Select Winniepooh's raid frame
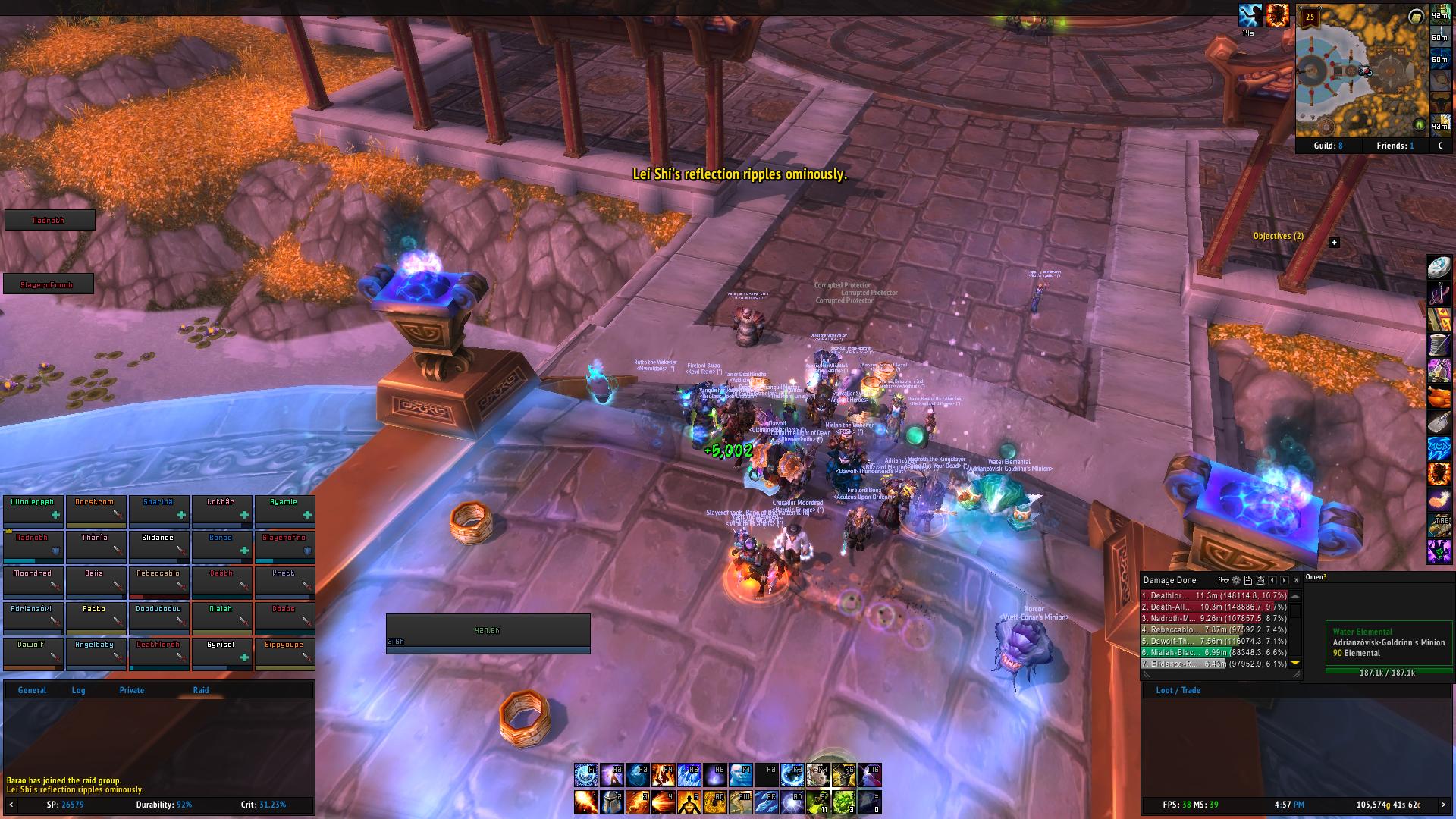The width and height of the screenshot is (1456, 819). 33,510
